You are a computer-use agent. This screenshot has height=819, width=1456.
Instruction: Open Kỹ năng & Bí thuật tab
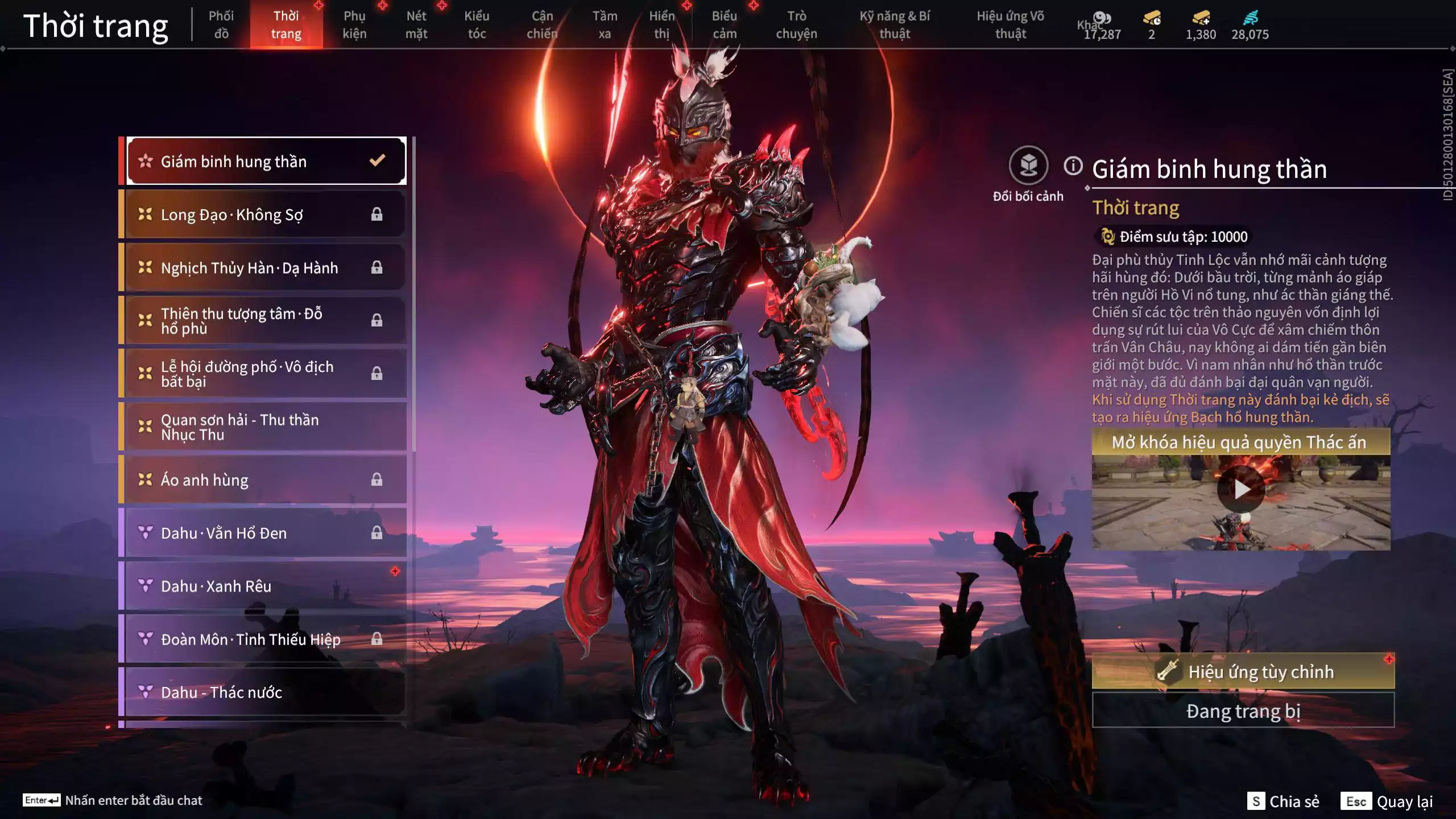(895, 25)
